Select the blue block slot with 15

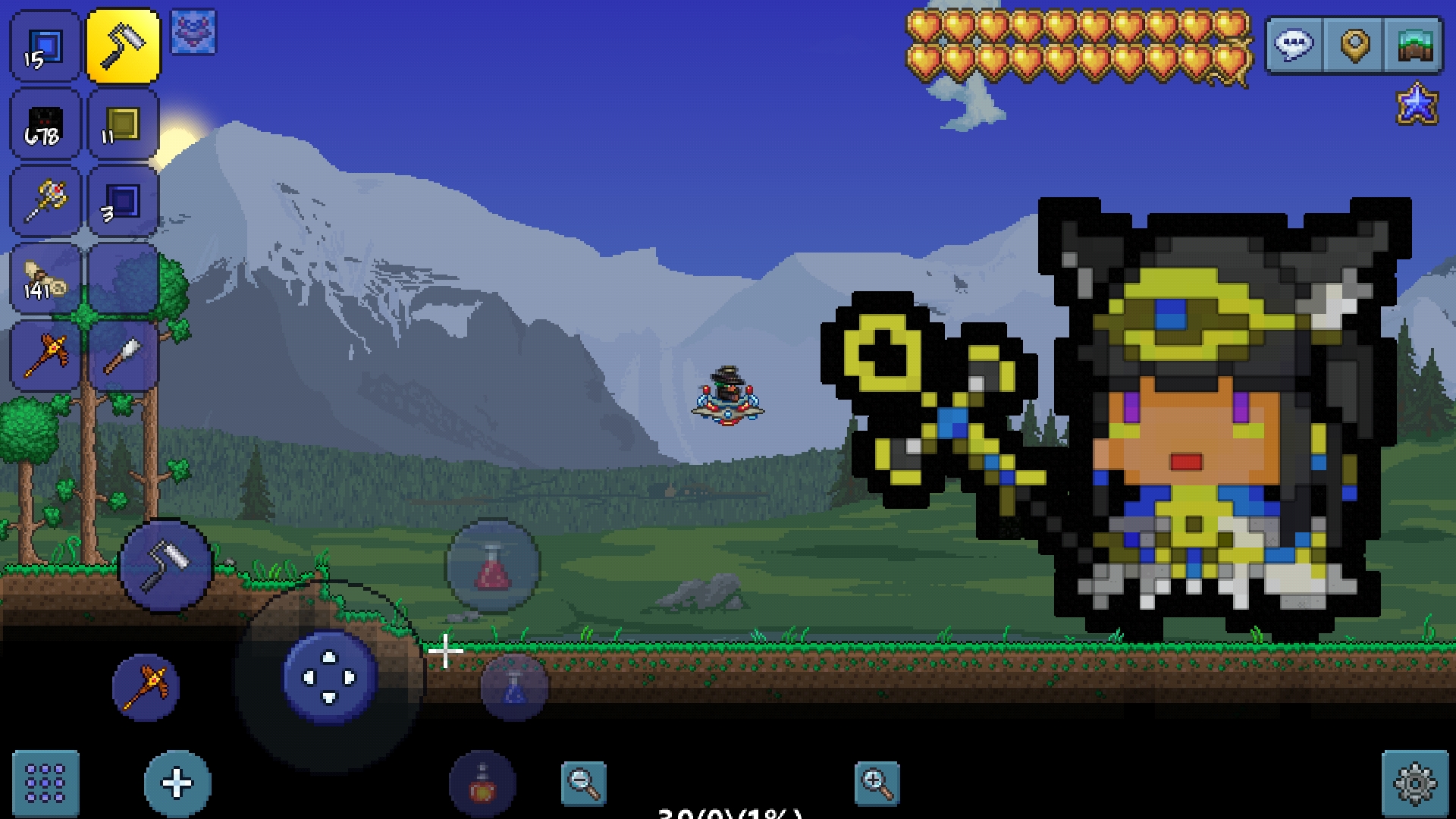coord(45,47)
